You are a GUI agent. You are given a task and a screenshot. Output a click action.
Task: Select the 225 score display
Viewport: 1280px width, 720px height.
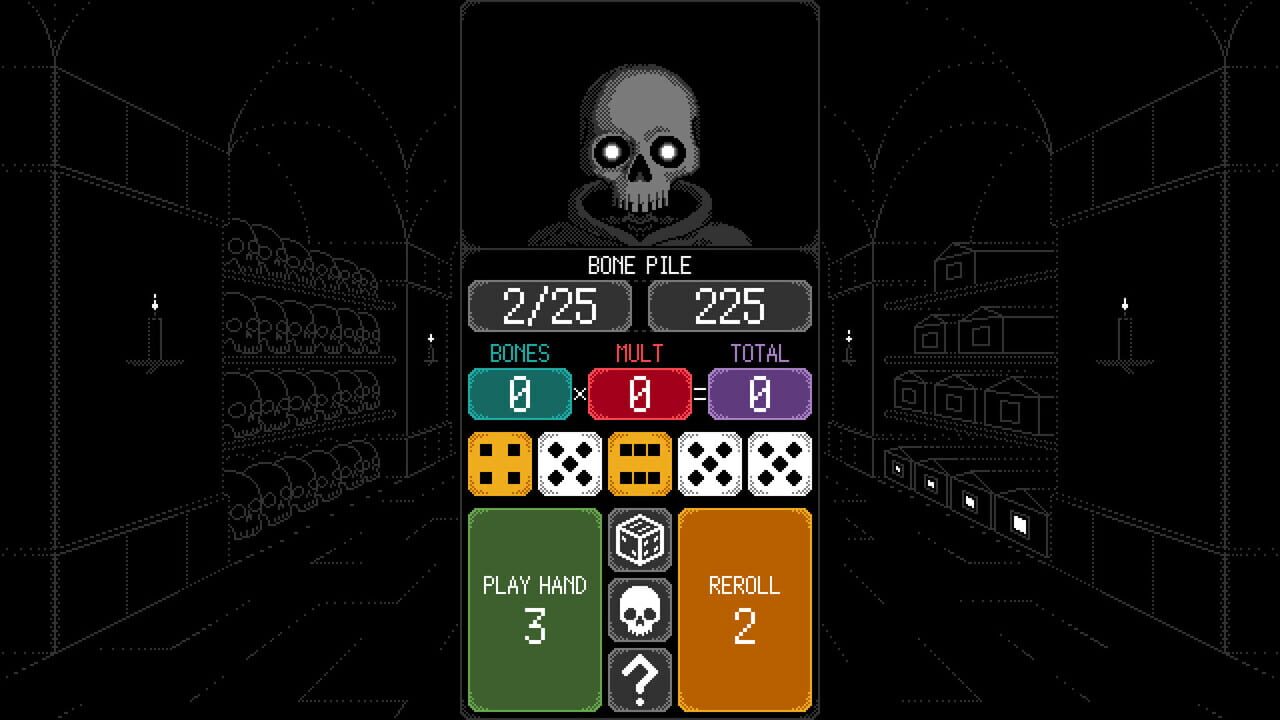pos(729,306)
